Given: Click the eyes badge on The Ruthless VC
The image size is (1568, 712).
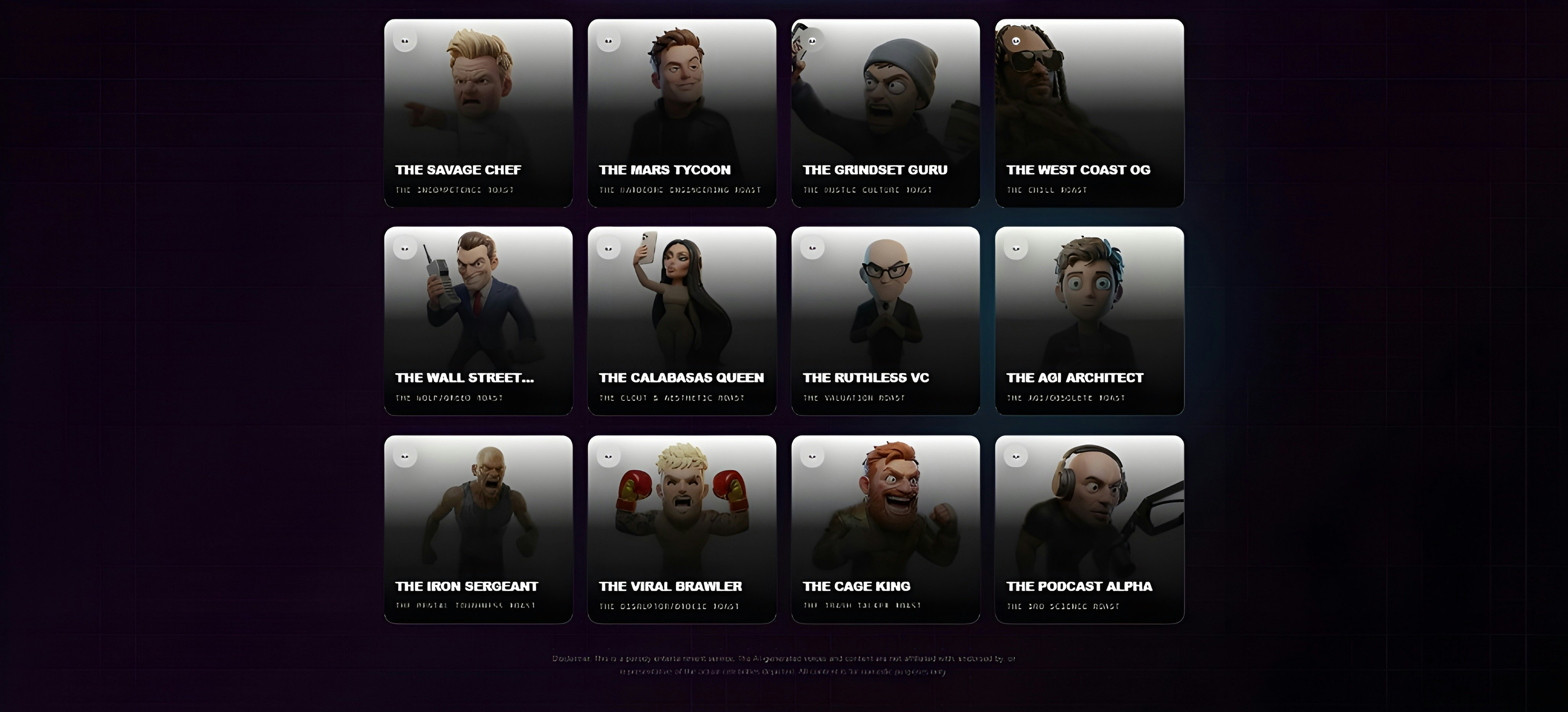Looking at the screenshot, I should [x=812, y=247].
